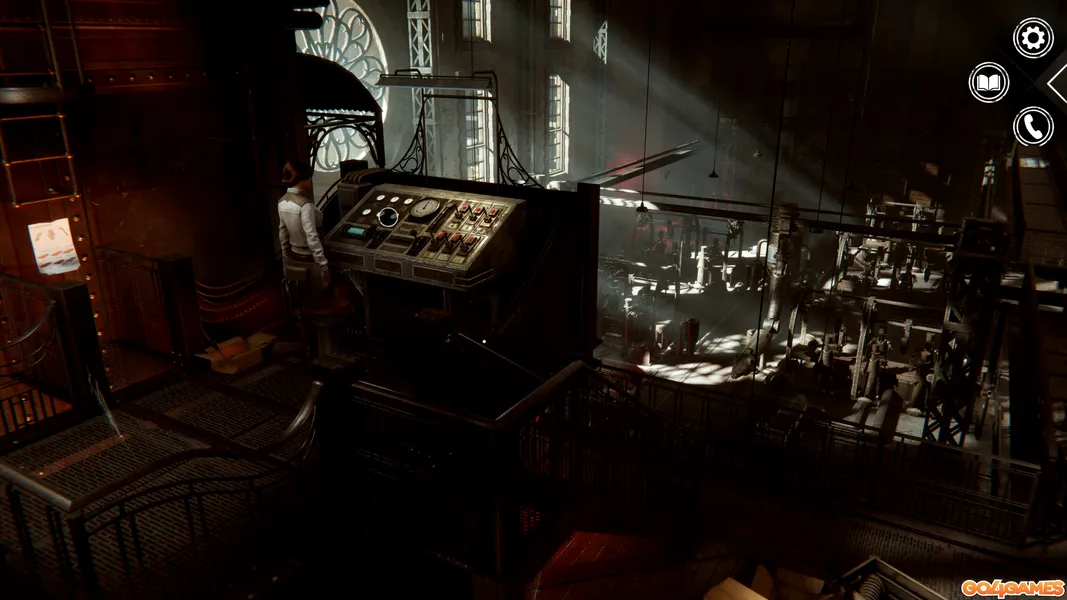
Task: Click the white diamond menu toggle
Action: tap(1058, 83)
